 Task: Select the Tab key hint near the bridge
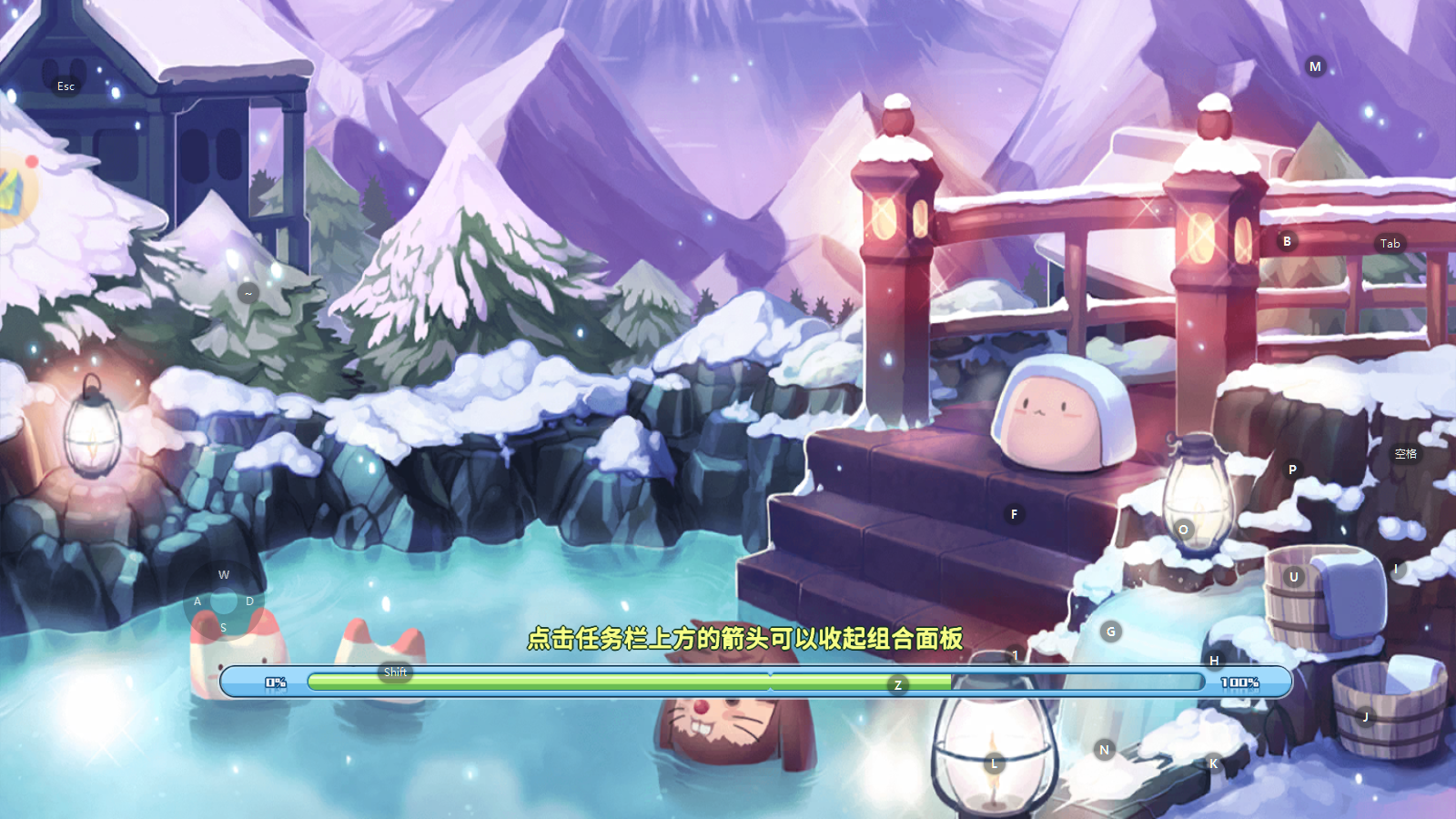1390,243
